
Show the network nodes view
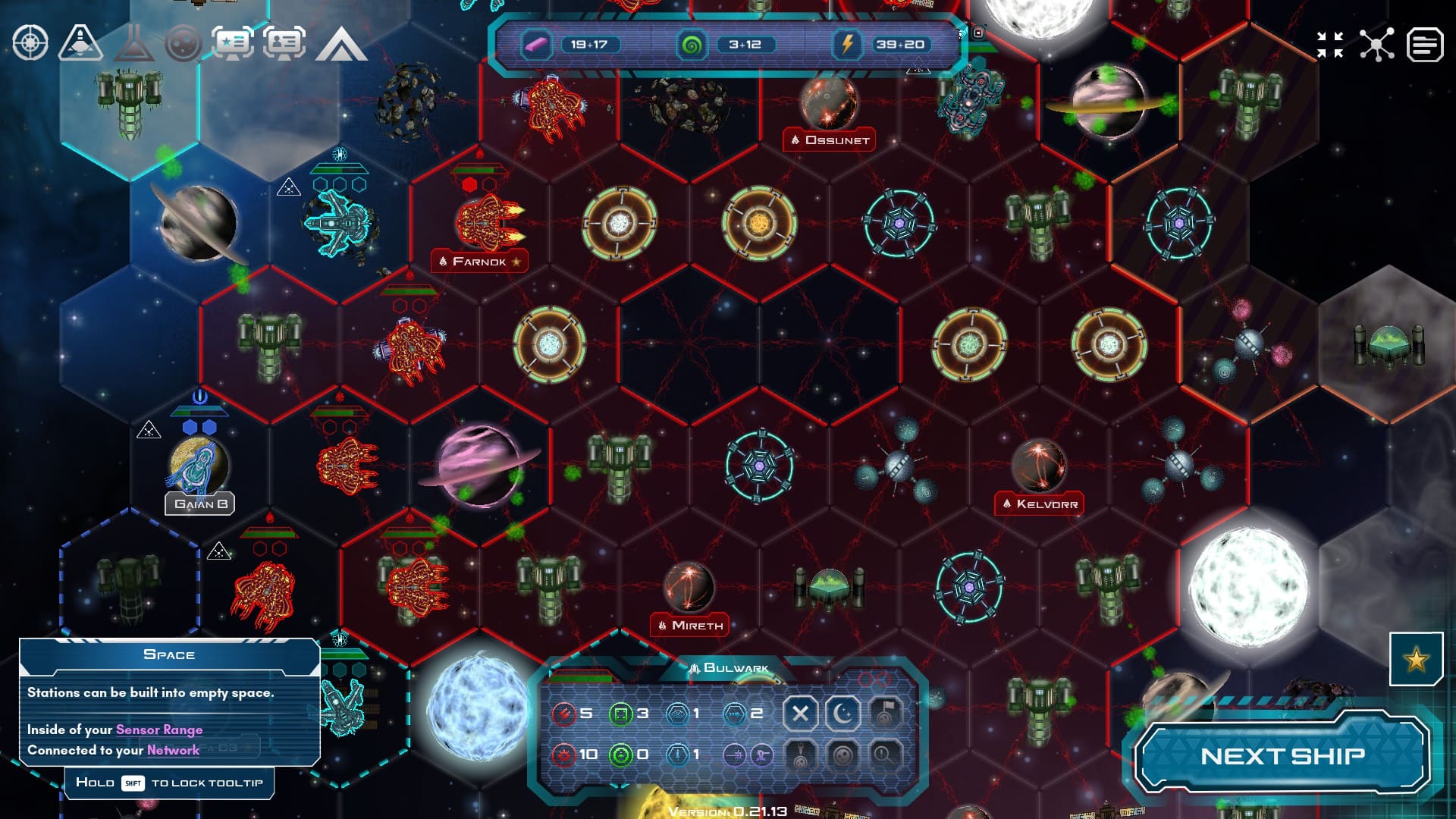point(1376,45)
